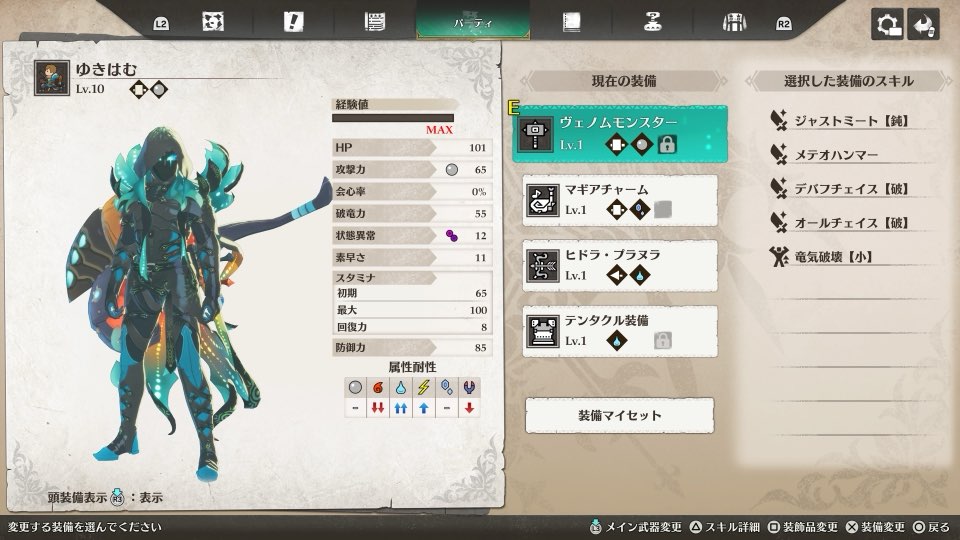
Task: Open the 装備マイセット loadout button
Action: (x=619, y=415)
